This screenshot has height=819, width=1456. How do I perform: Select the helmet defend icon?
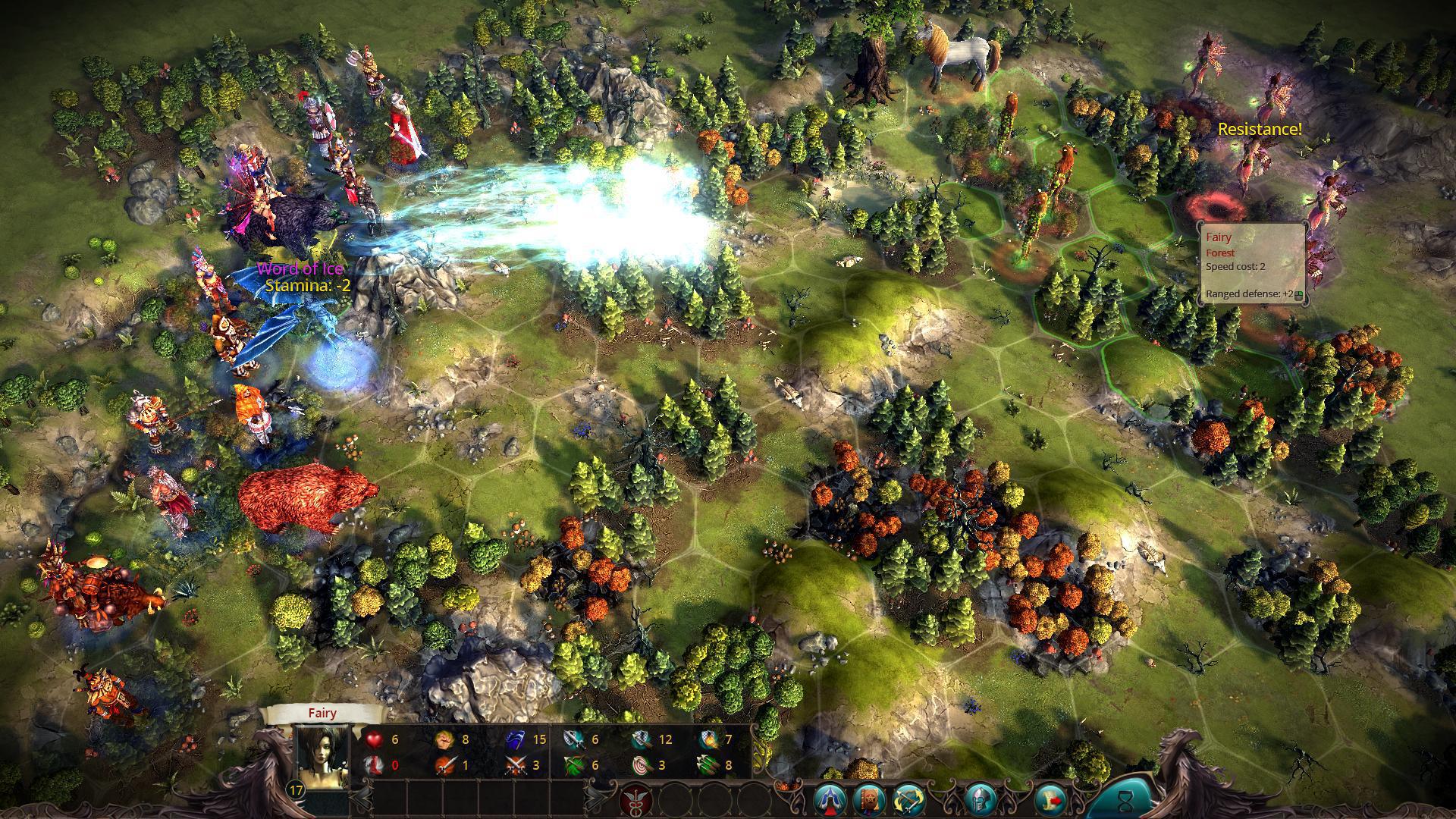pyautogui.click(x=979, y=800)
